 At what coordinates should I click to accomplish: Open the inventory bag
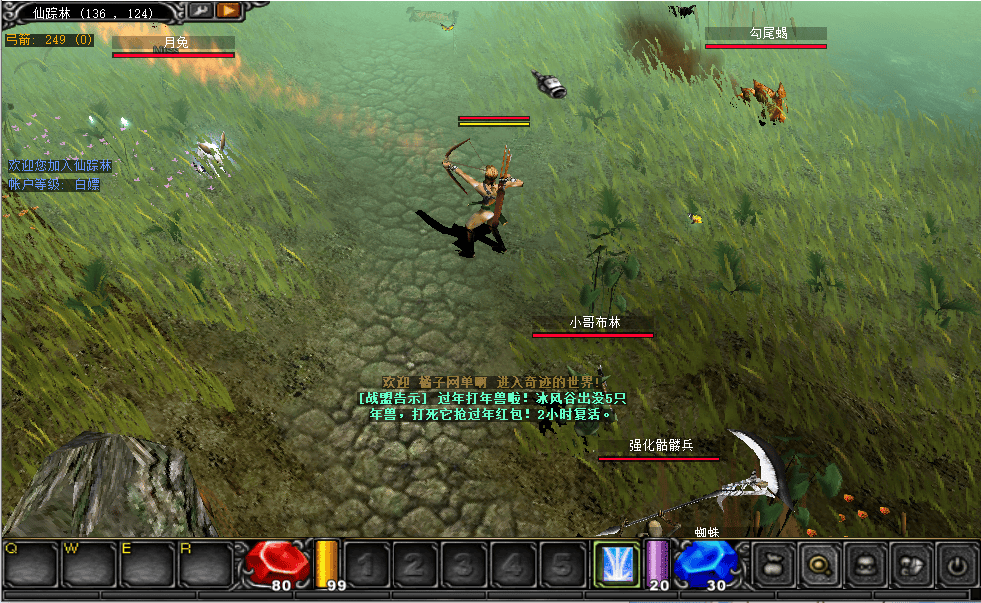[770, 565]
